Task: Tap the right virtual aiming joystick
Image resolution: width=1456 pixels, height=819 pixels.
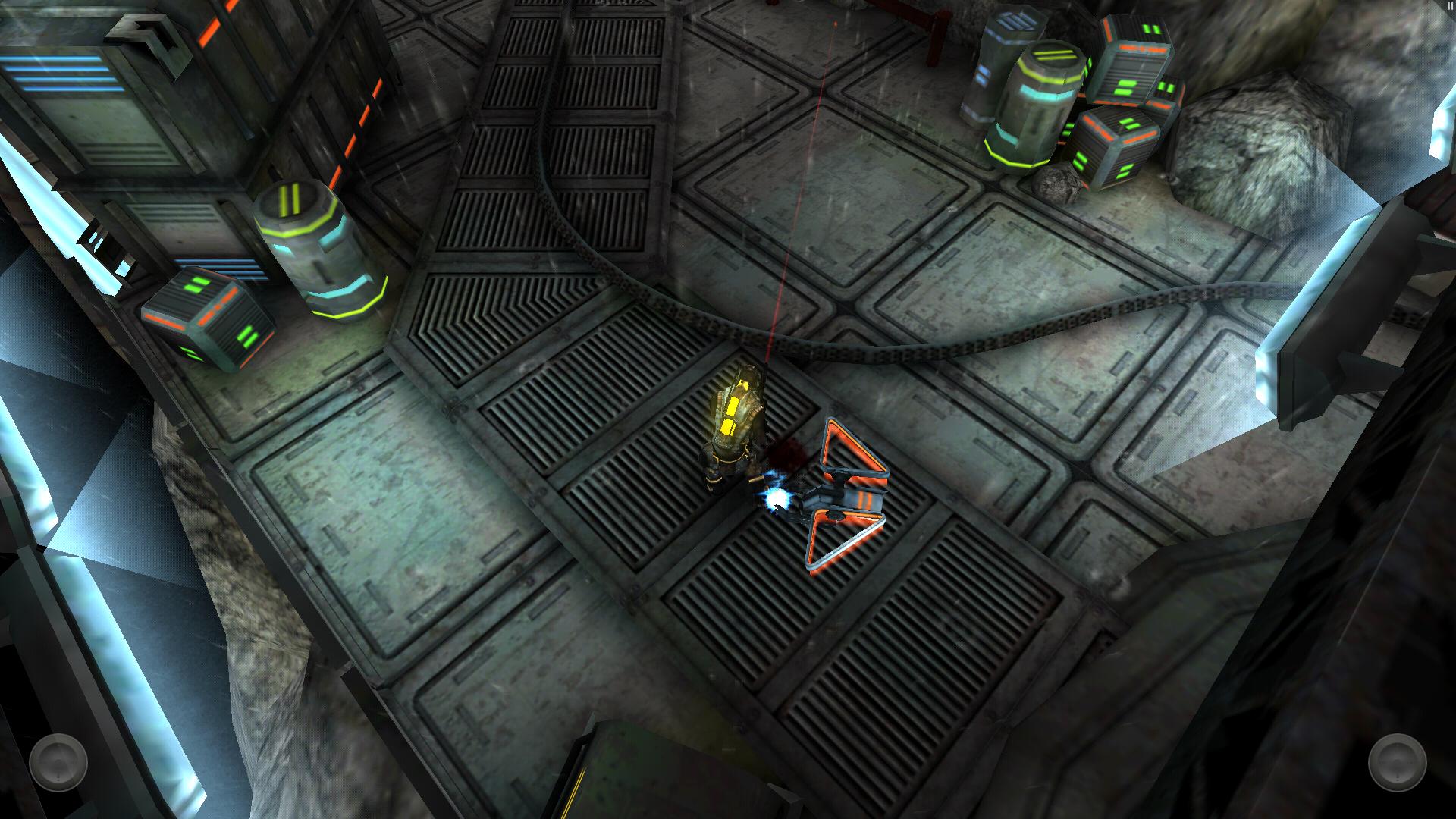Action: click(1397, 762)
